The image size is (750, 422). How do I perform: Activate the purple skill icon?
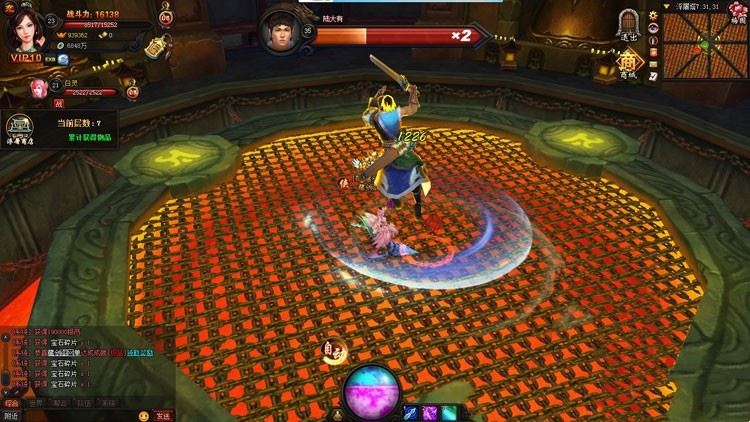430,411
